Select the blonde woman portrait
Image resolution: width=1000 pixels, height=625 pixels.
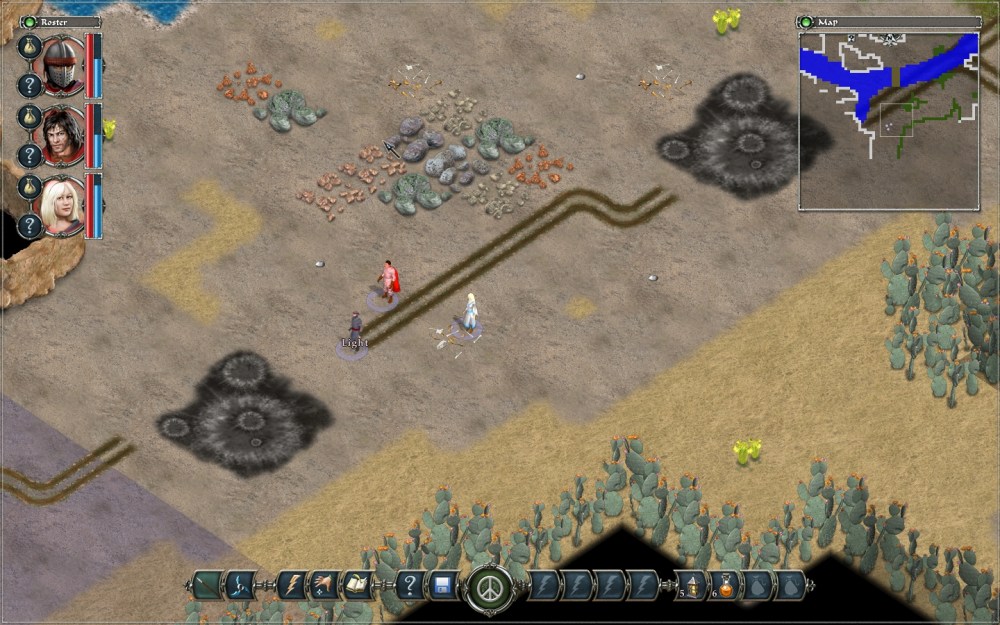(62, 203)
